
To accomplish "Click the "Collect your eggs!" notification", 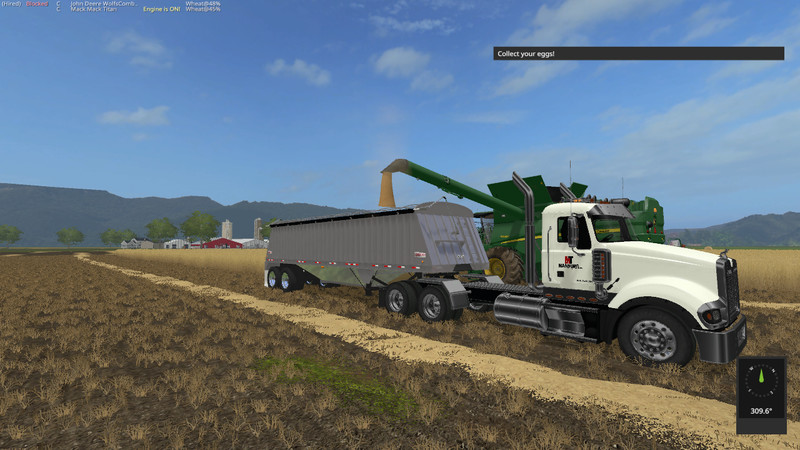I will point(638,53).
